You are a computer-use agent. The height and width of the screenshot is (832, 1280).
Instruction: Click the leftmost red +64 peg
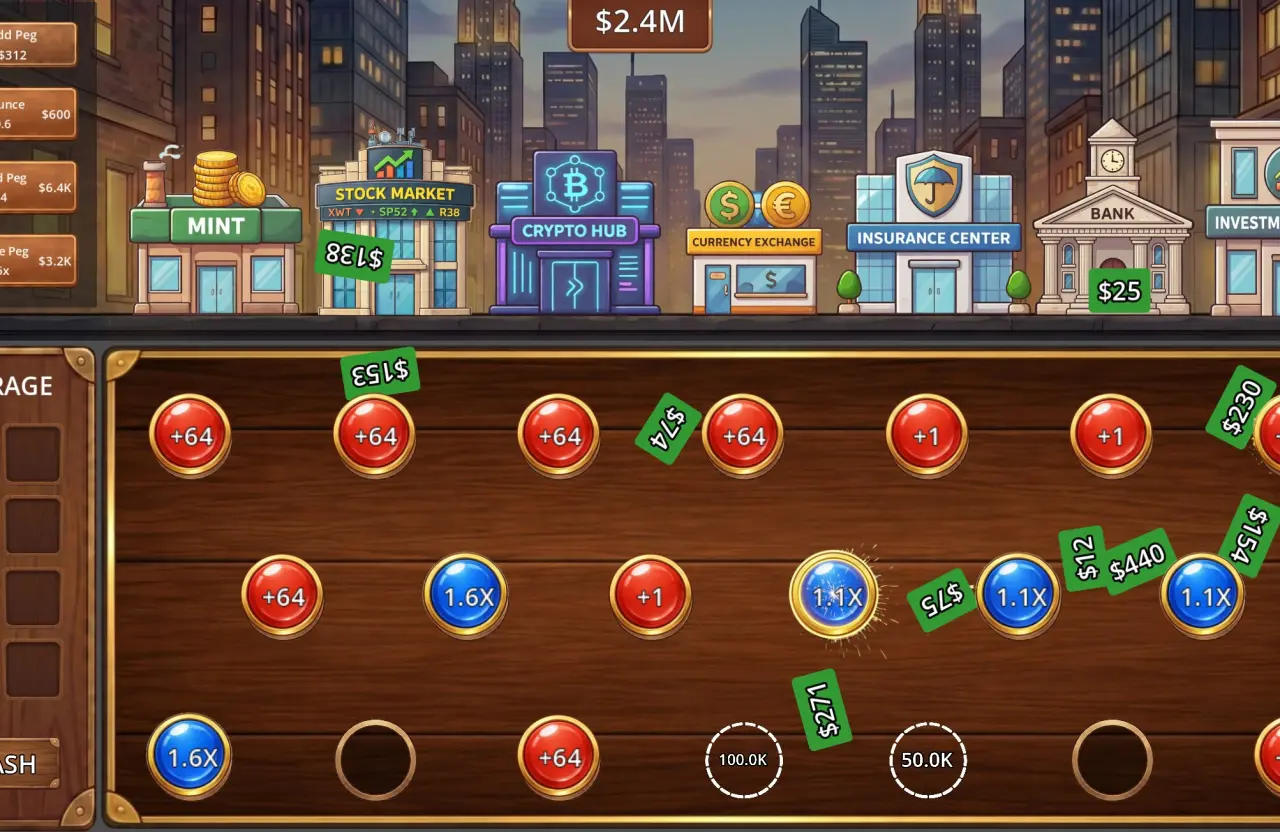(189, 435)
